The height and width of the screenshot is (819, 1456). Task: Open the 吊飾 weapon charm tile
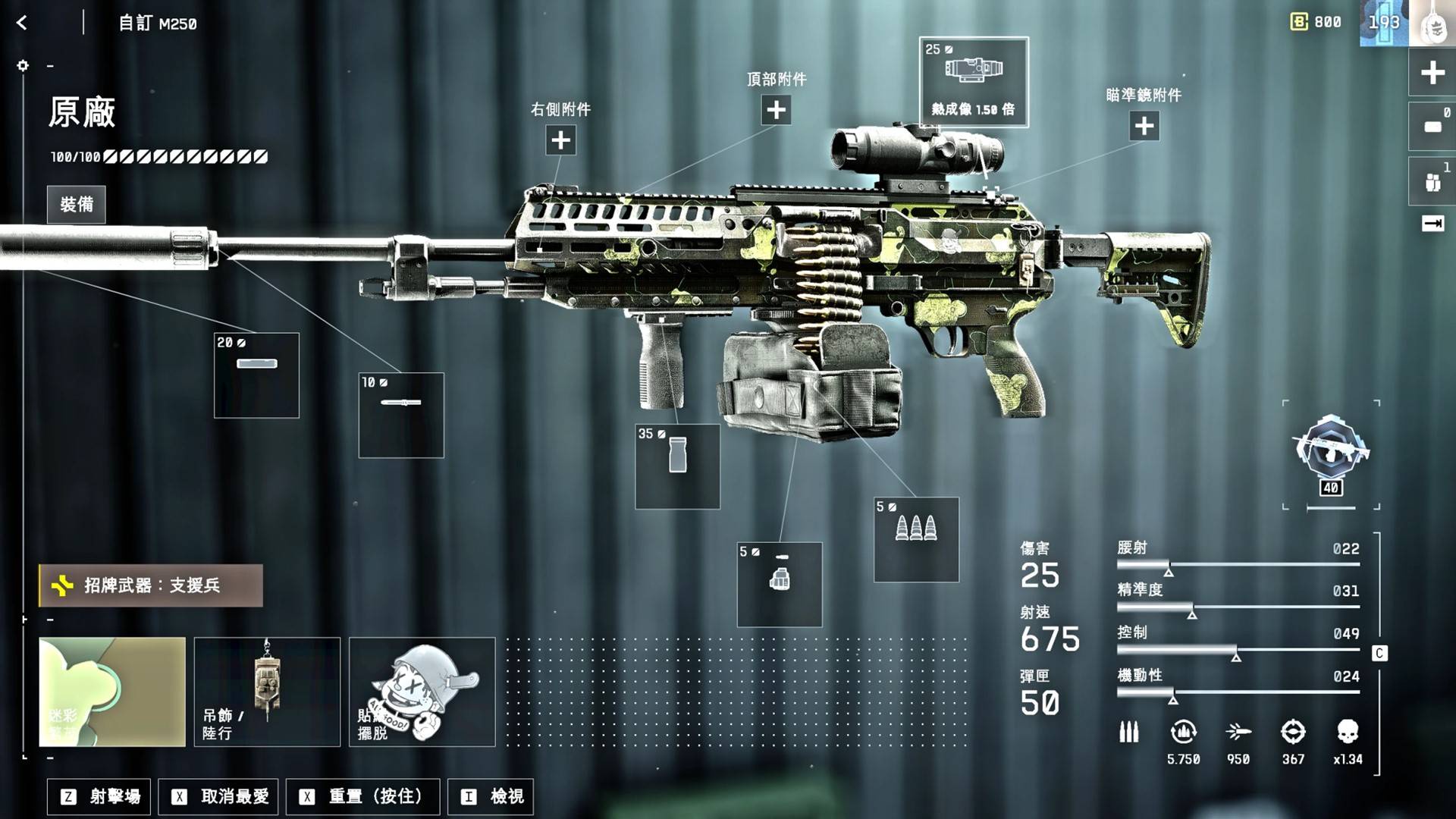267,692
